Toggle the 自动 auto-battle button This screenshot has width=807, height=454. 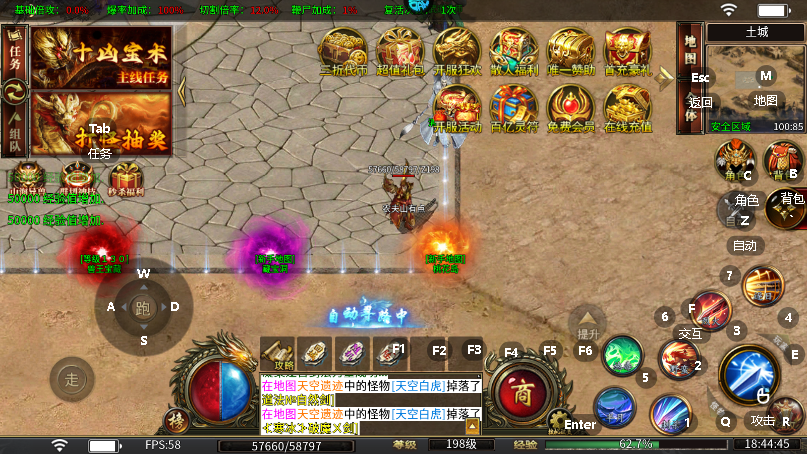click(745, 245)
